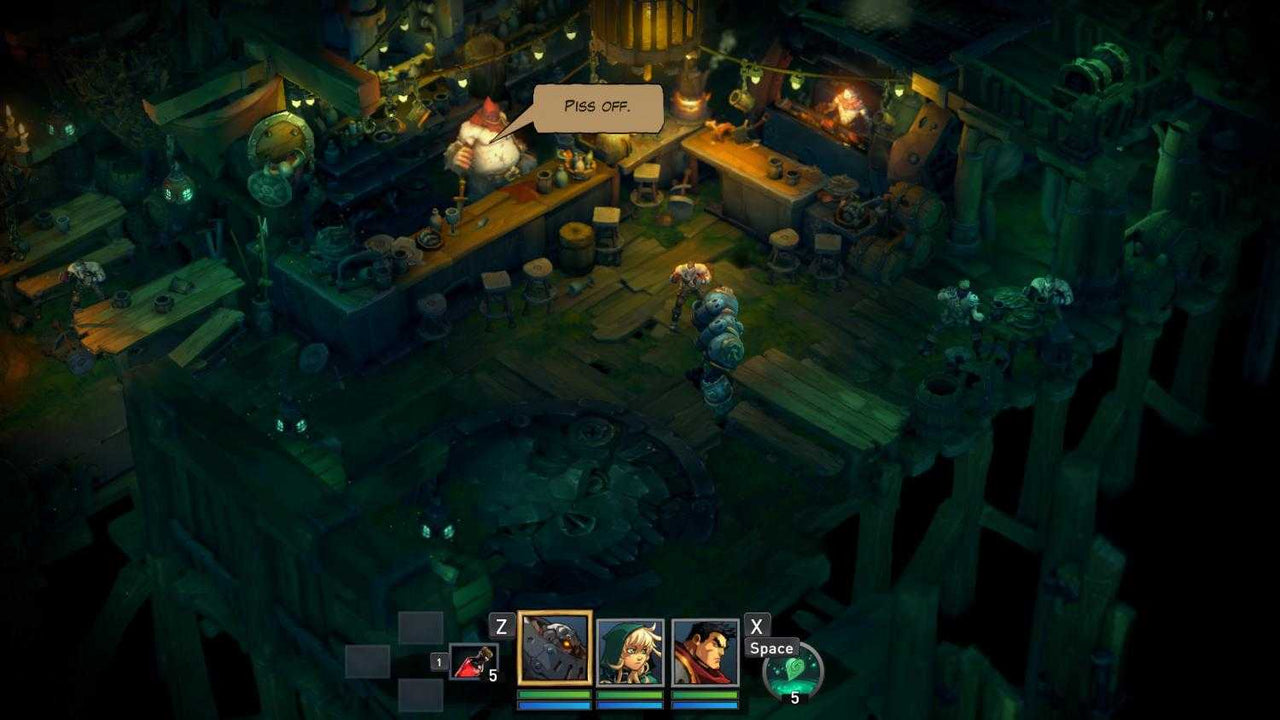Click the Space key prompt label

(772, 648)
